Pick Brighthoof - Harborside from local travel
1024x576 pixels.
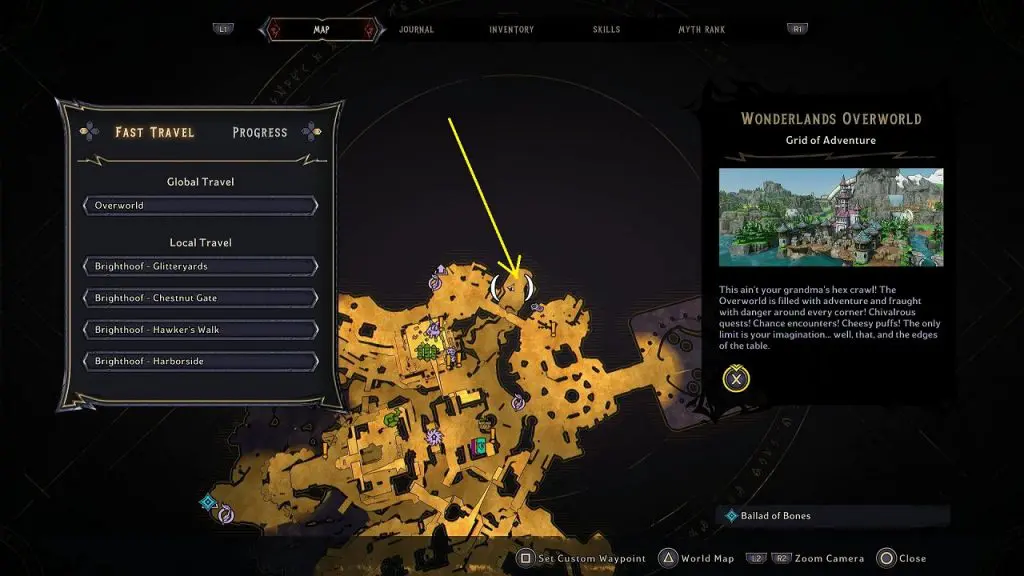coord(201,361)
